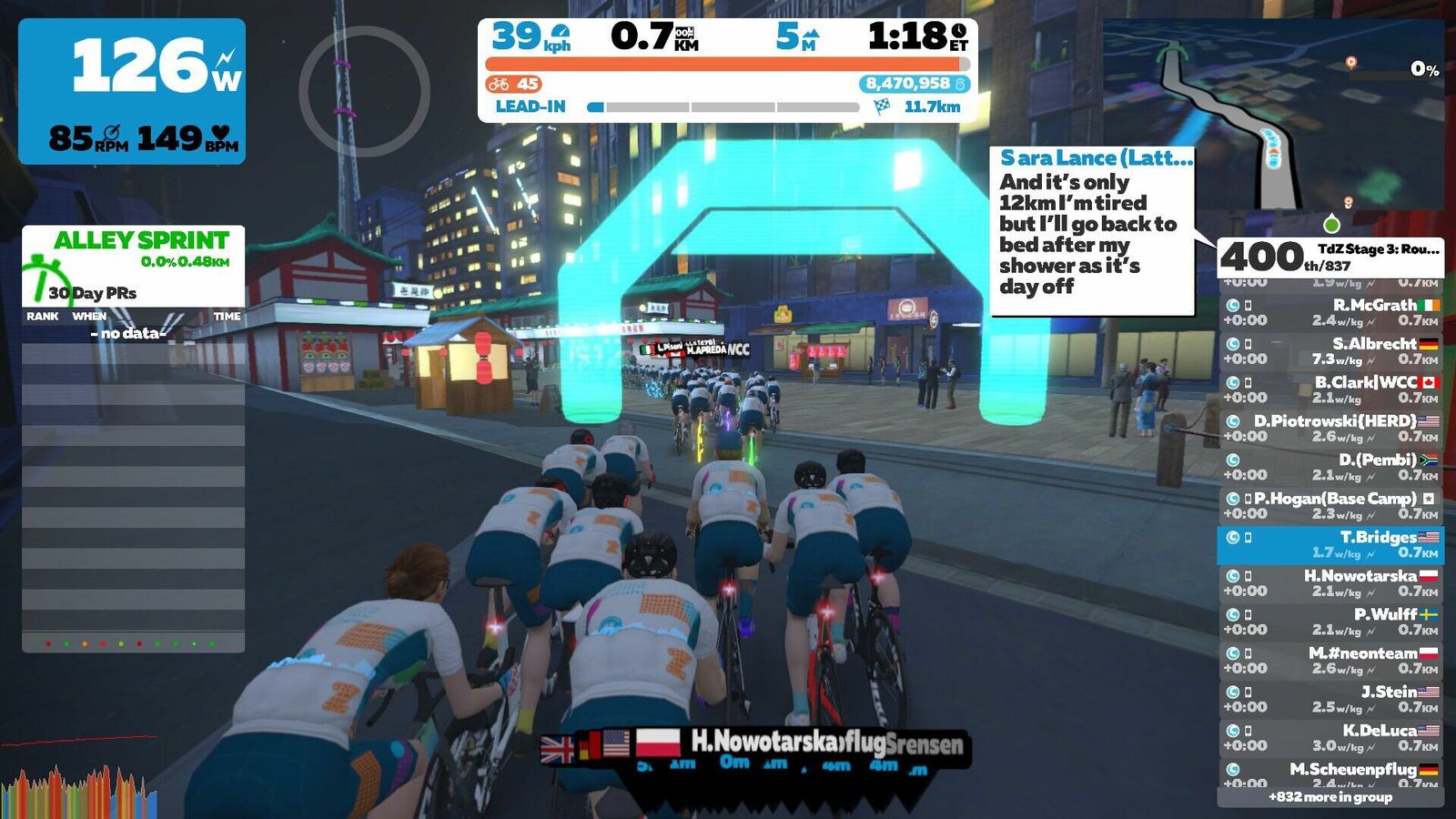Choose S.Albrecht's row in the rider list
1456x819 pixels.
tap(1330, 350)
